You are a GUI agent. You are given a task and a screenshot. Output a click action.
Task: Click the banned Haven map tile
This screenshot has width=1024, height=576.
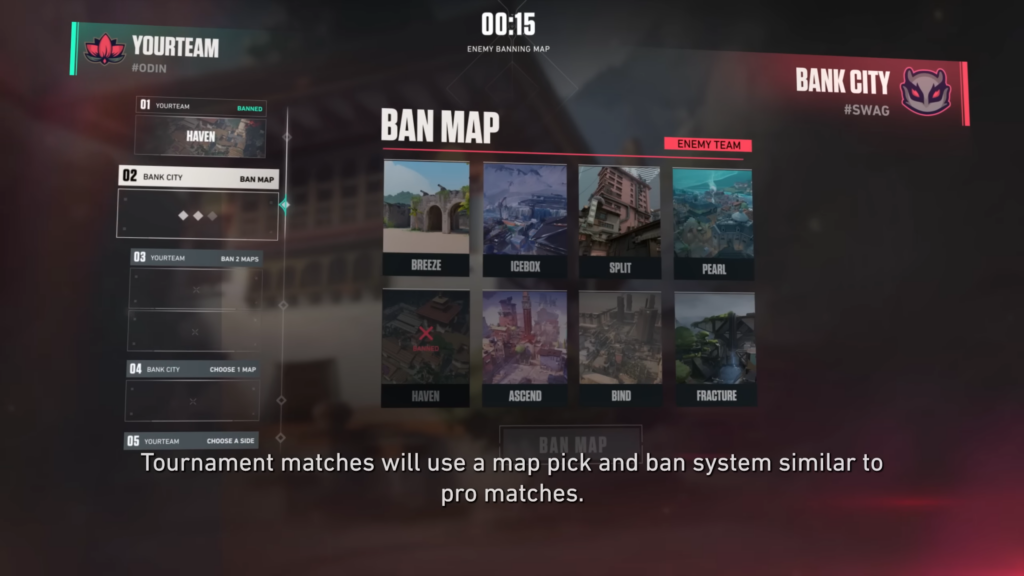click(426, 346)
